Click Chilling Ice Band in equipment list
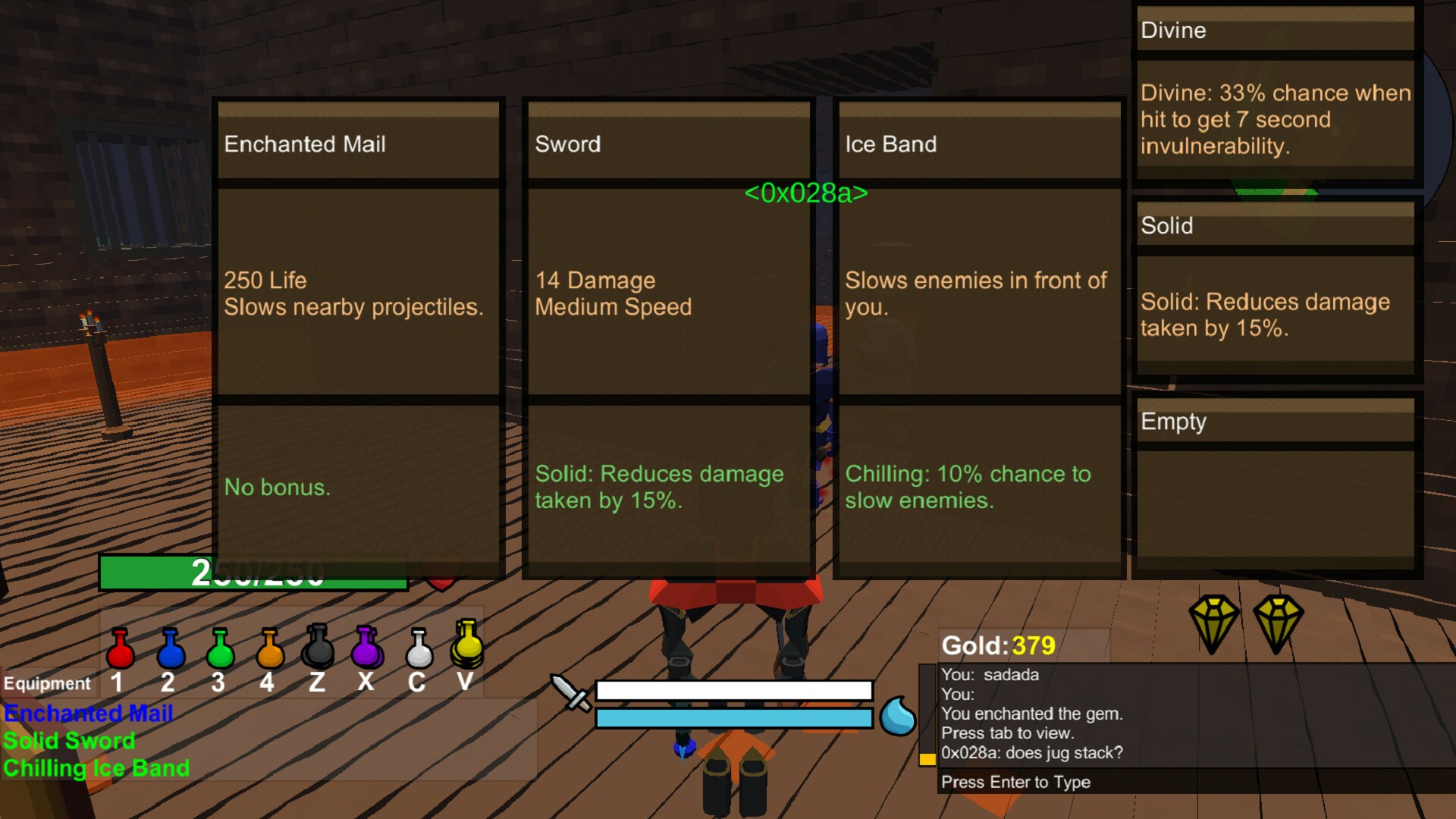Image resolution: width=1456 pixels, height=819 pixels. 96,768
